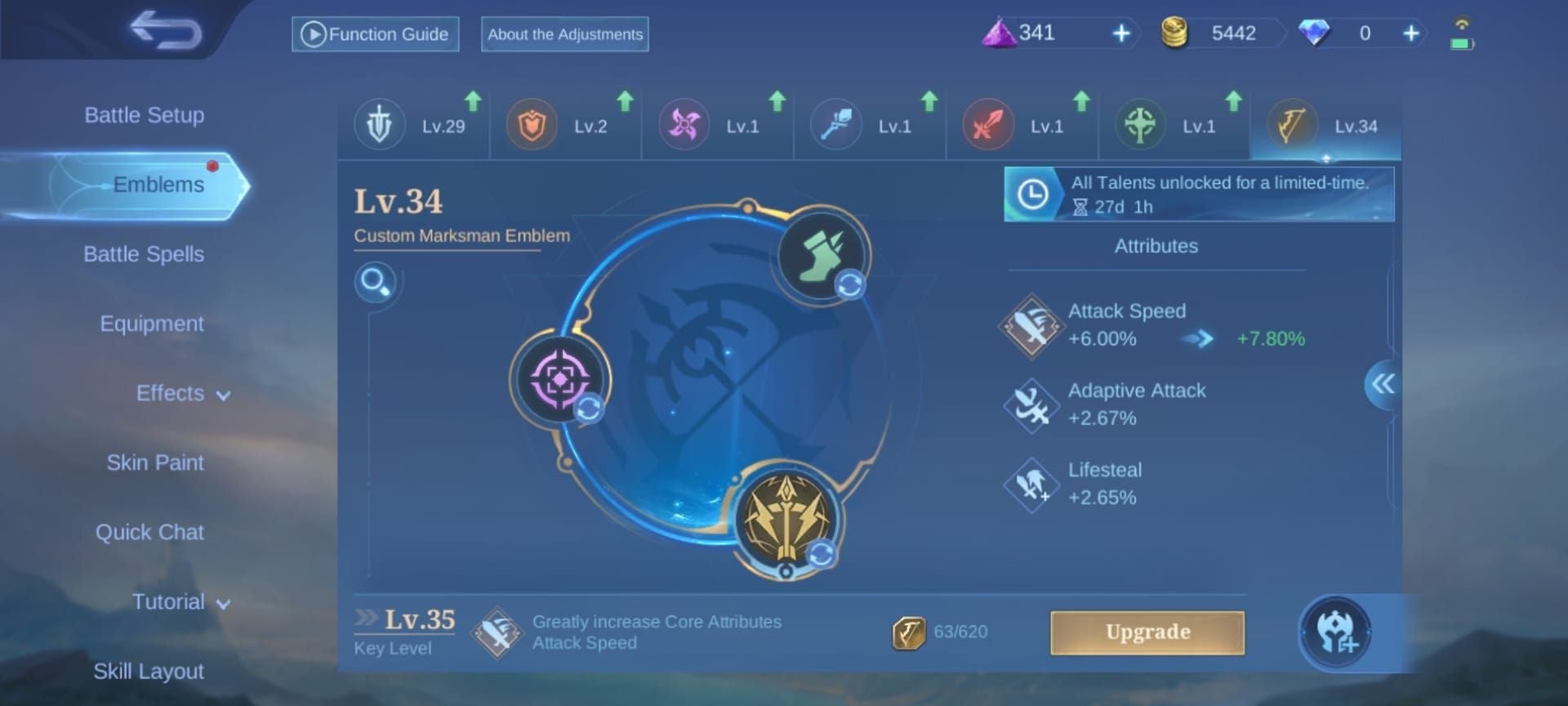Screen dimensions: 1568x706
Task: Open the purple targeting talent slot
Action: click(x=559, y=378)
